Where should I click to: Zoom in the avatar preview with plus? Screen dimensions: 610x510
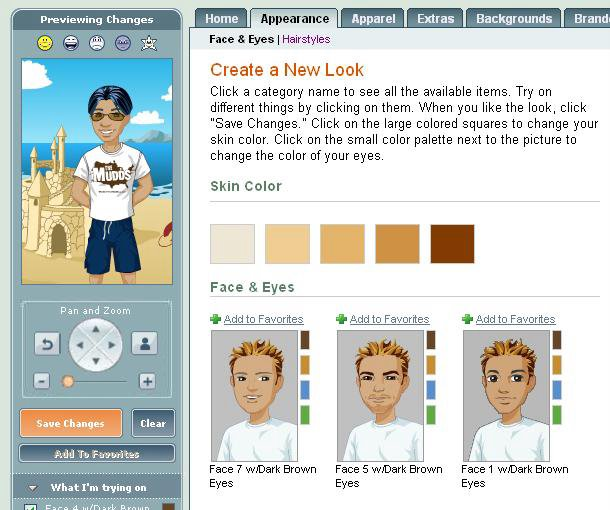point(147,381)
